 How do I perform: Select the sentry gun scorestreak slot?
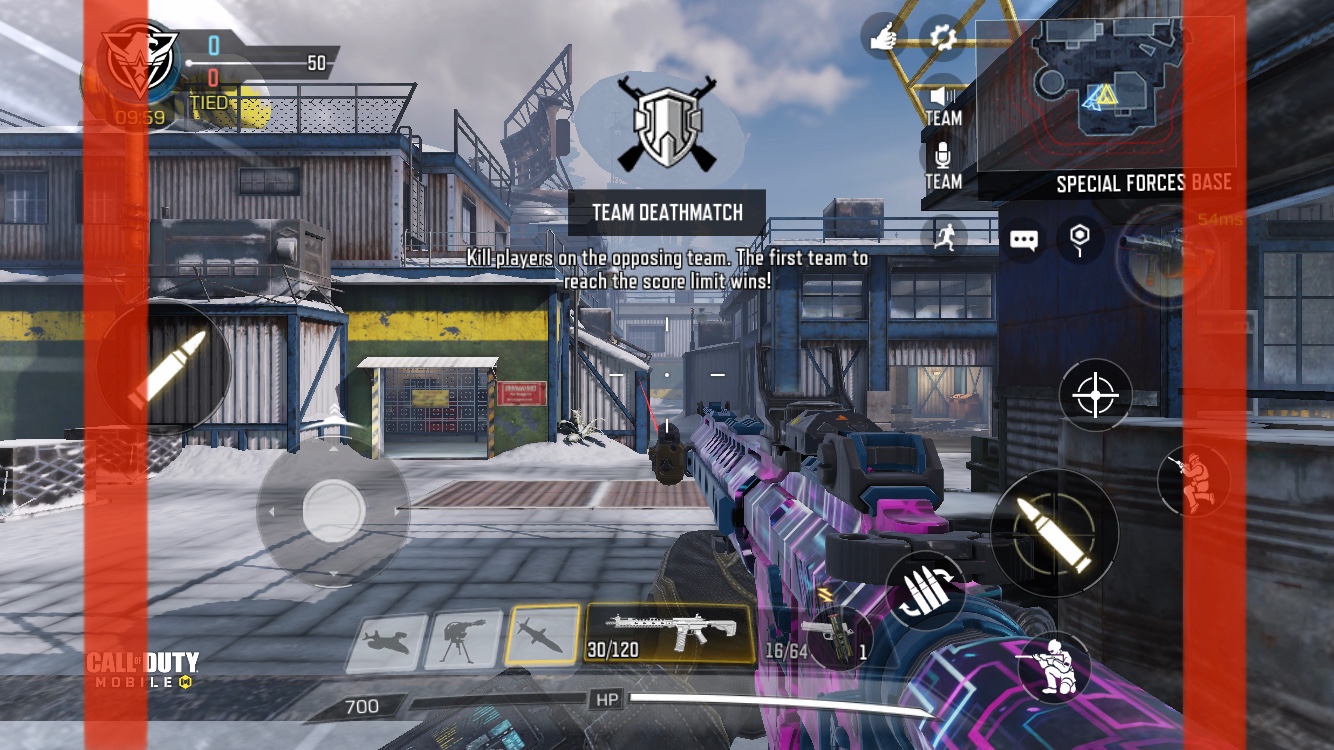(463, 639)
